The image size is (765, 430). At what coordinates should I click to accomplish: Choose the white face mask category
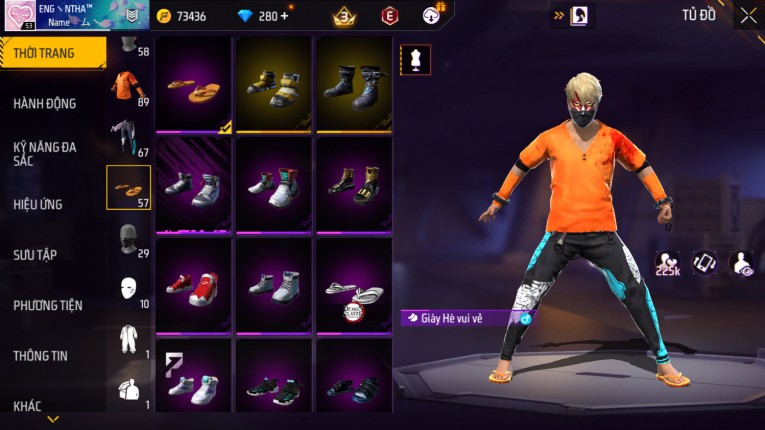coord(127,290)
